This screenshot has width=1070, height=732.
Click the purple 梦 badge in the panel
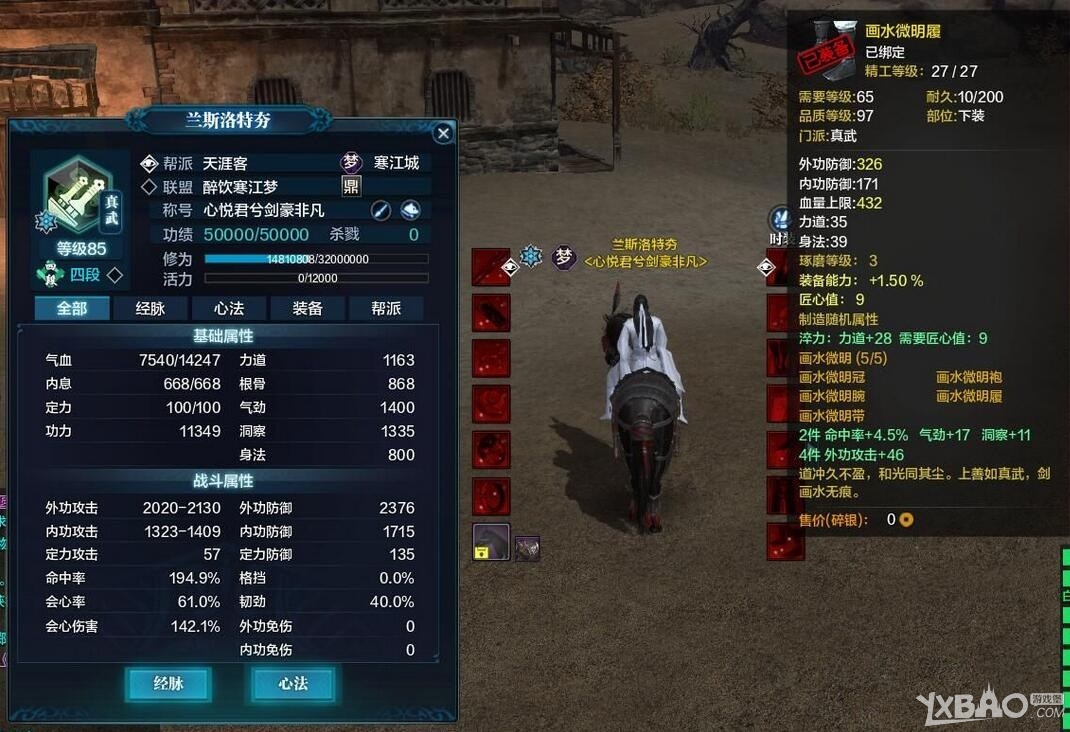click(x=351, y=163)
